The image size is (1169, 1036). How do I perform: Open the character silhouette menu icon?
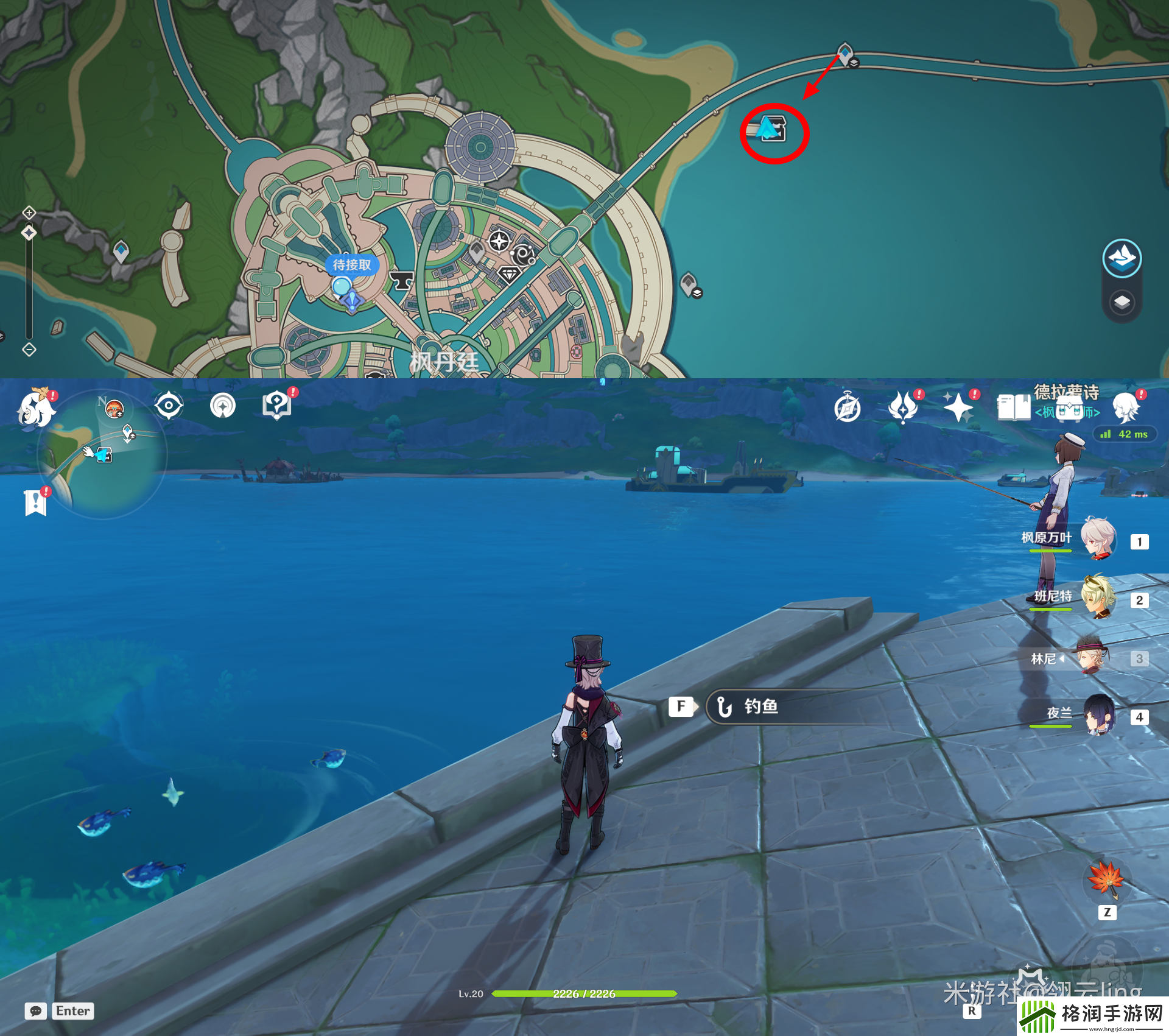point(1126,407)
